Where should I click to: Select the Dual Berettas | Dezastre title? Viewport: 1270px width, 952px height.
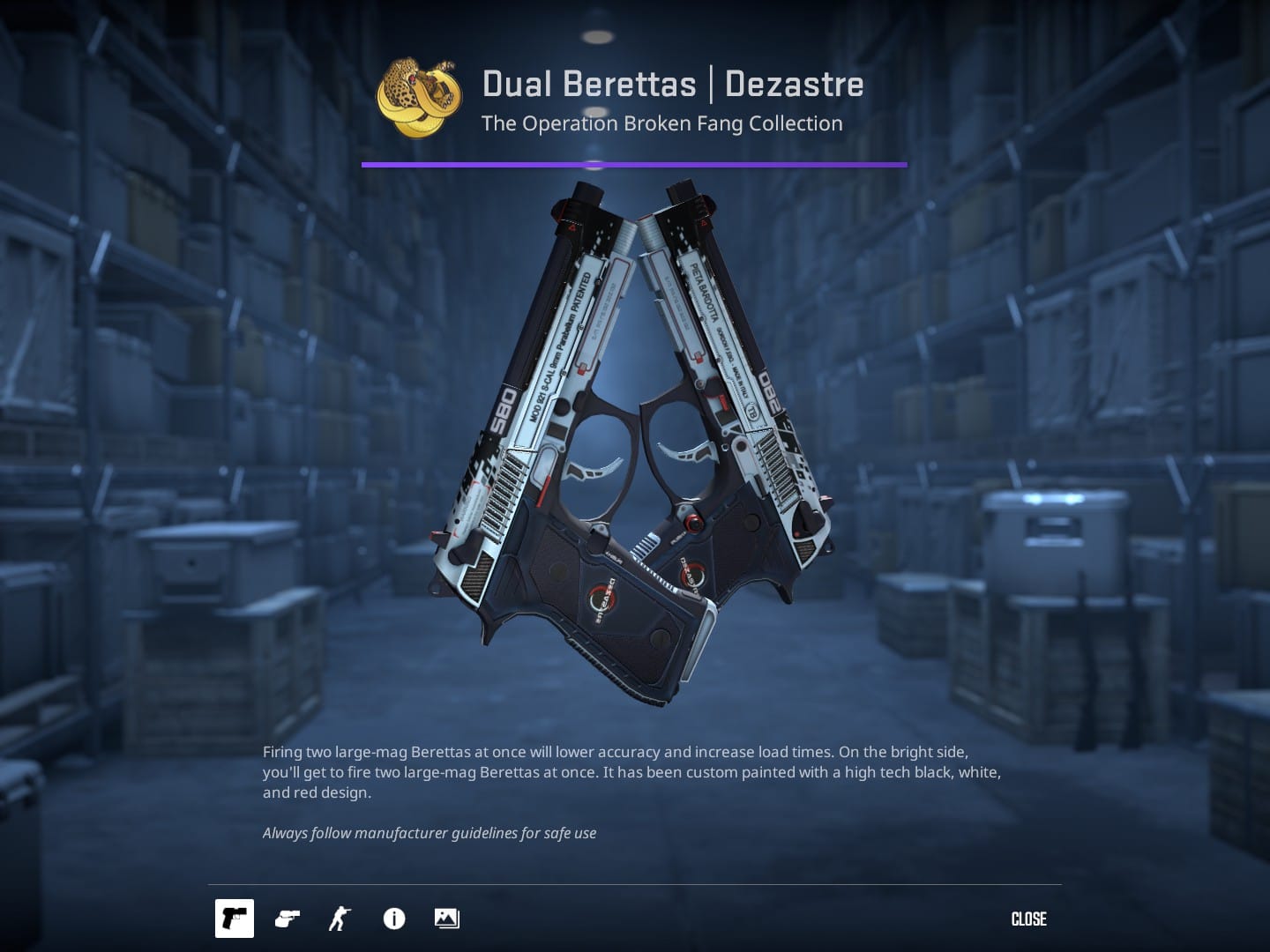(672, 84)
